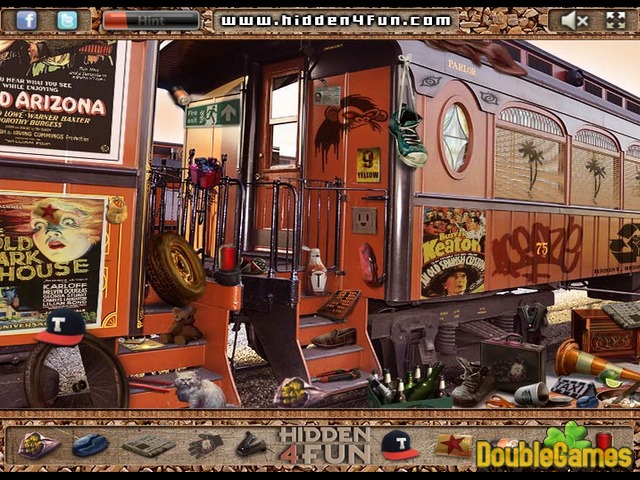The width and height of the screenshot is (640, 480).
Task: Select the T baseball cap tray item
Action: 399,444
